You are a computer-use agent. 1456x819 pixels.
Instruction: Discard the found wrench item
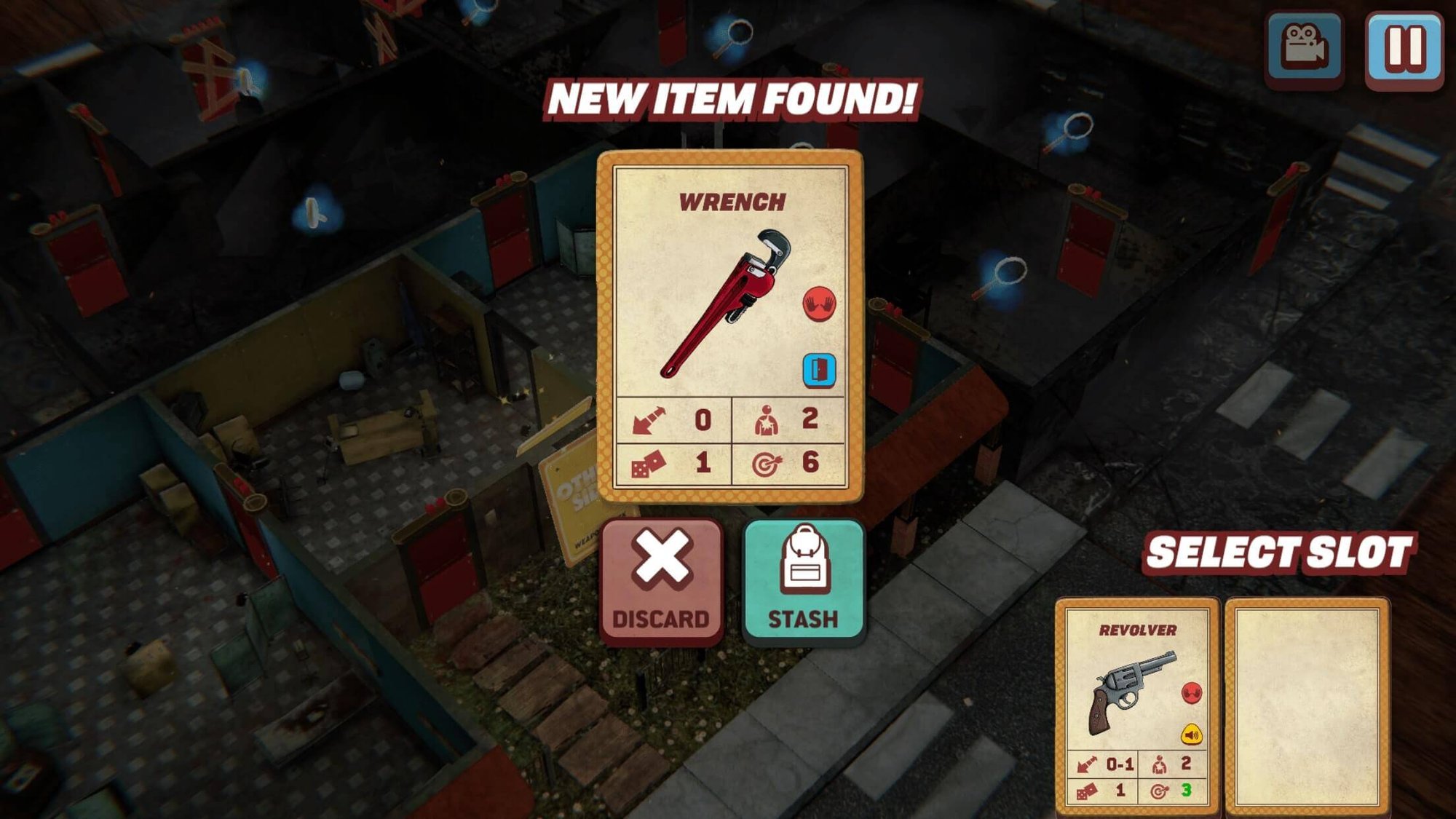tap(661, 581)
